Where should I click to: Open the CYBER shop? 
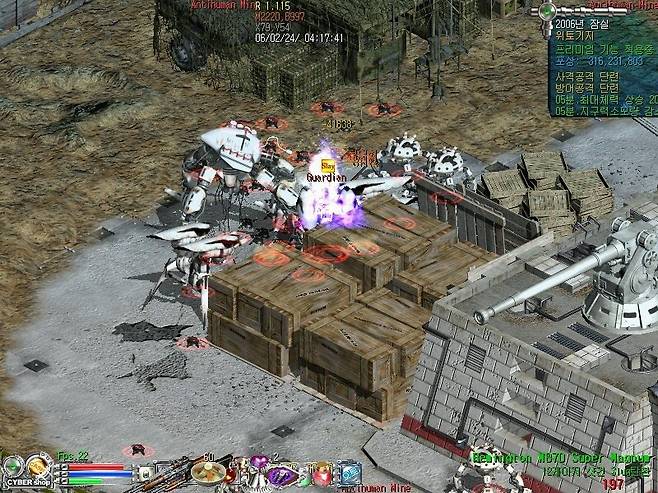tap(27, 481)
